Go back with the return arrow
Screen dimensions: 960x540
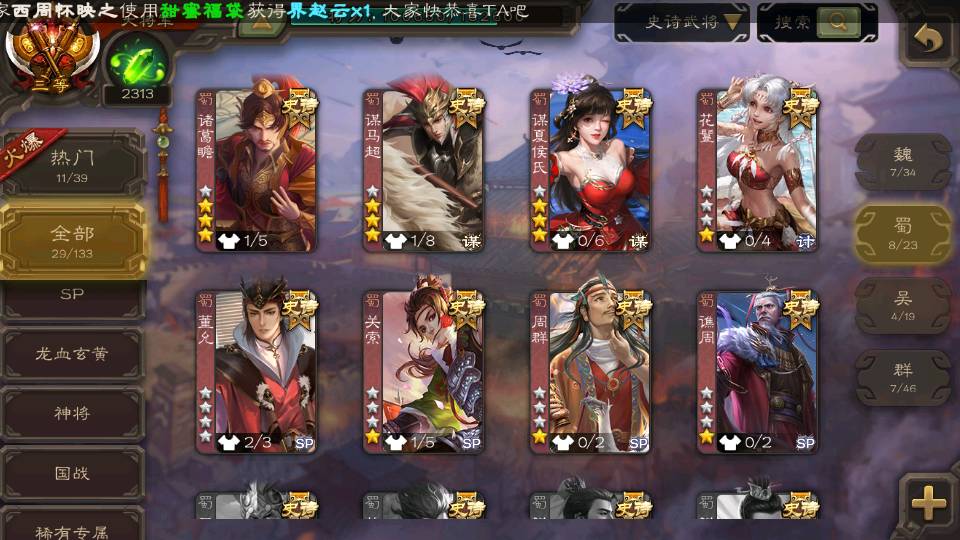click(x=930, y=40)
